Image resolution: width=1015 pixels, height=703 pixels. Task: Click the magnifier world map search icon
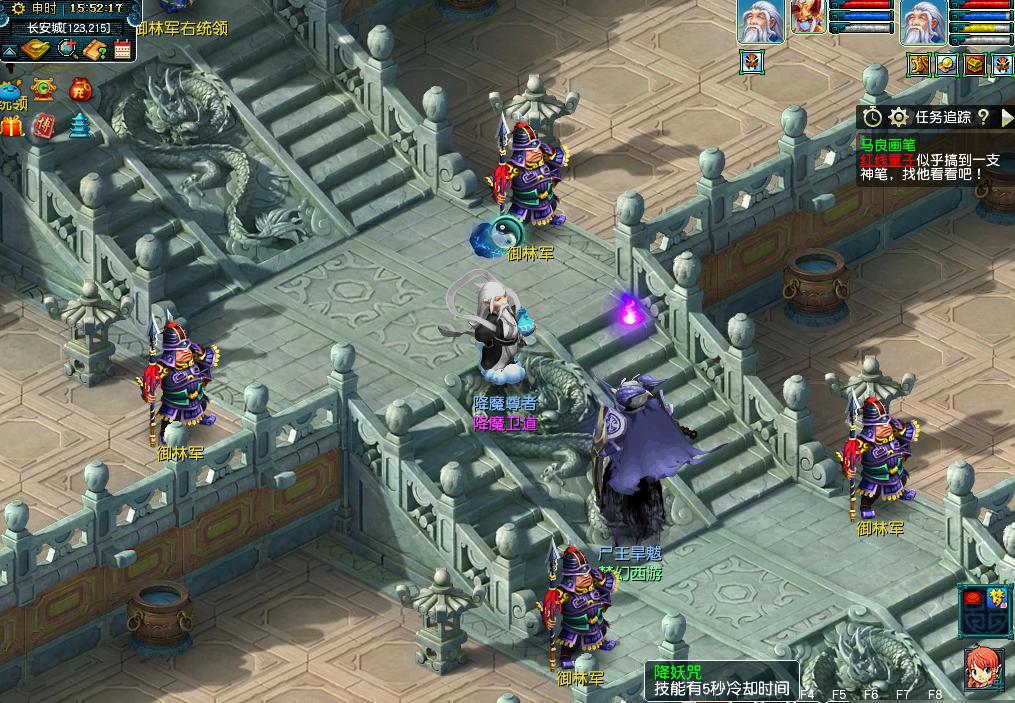68,49
